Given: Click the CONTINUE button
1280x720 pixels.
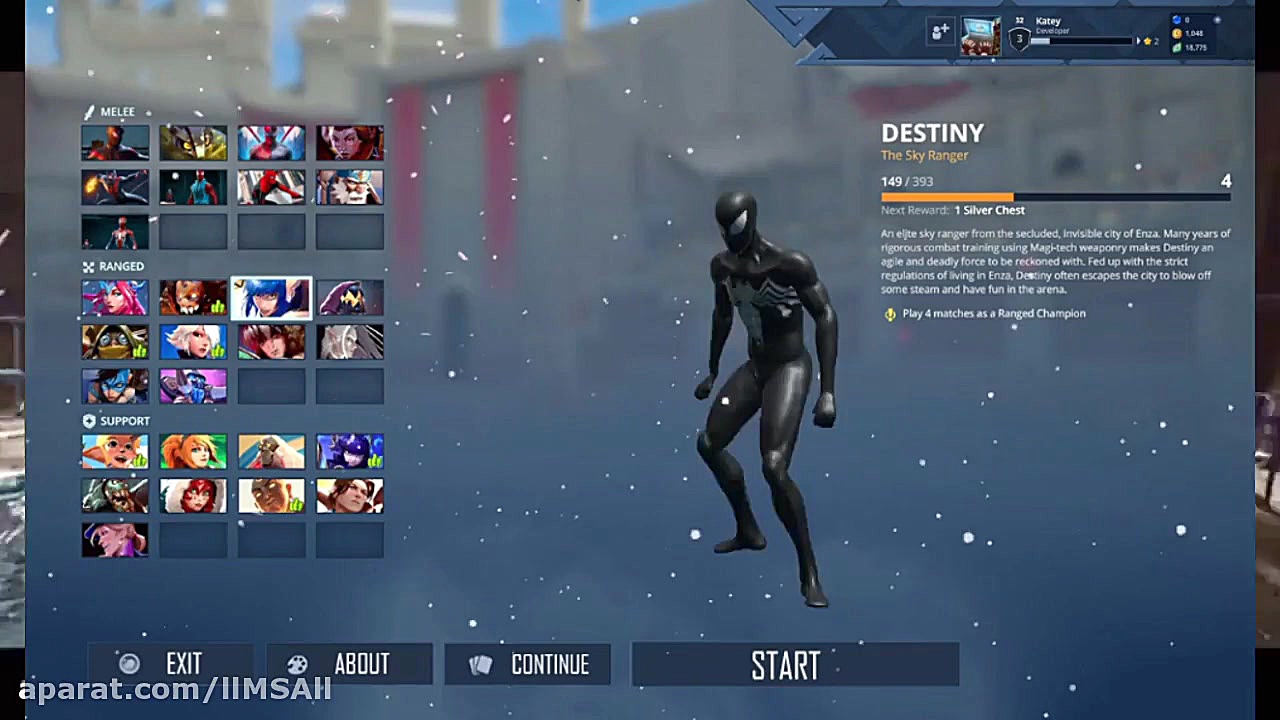Looking at the screenshot, I should pos(527,665).
